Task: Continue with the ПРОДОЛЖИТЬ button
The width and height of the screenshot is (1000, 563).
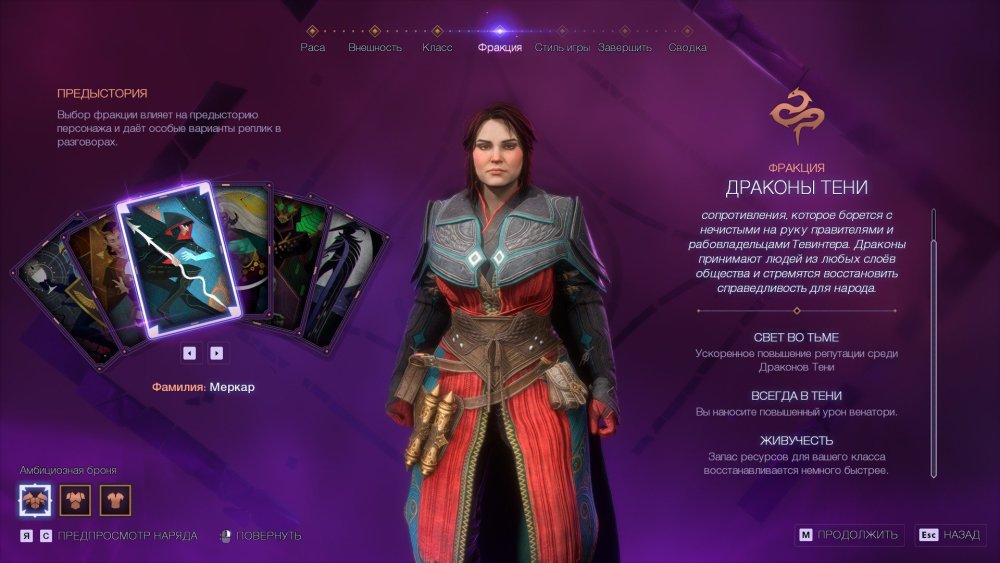Action: point(850,535)
